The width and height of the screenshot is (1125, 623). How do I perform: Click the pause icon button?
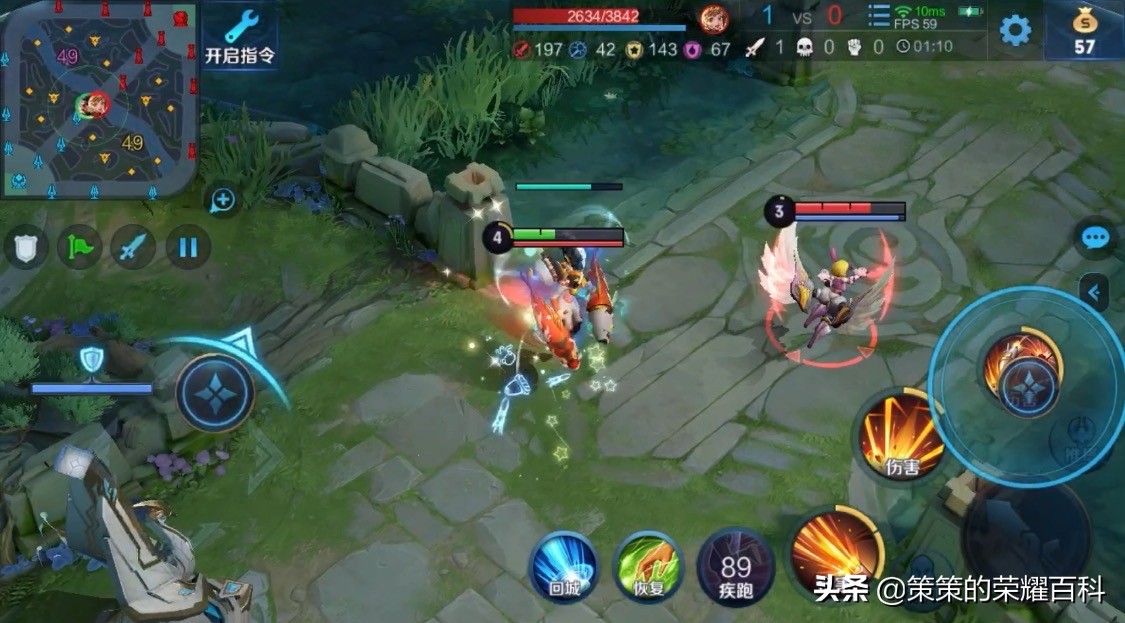coord(188,246)
